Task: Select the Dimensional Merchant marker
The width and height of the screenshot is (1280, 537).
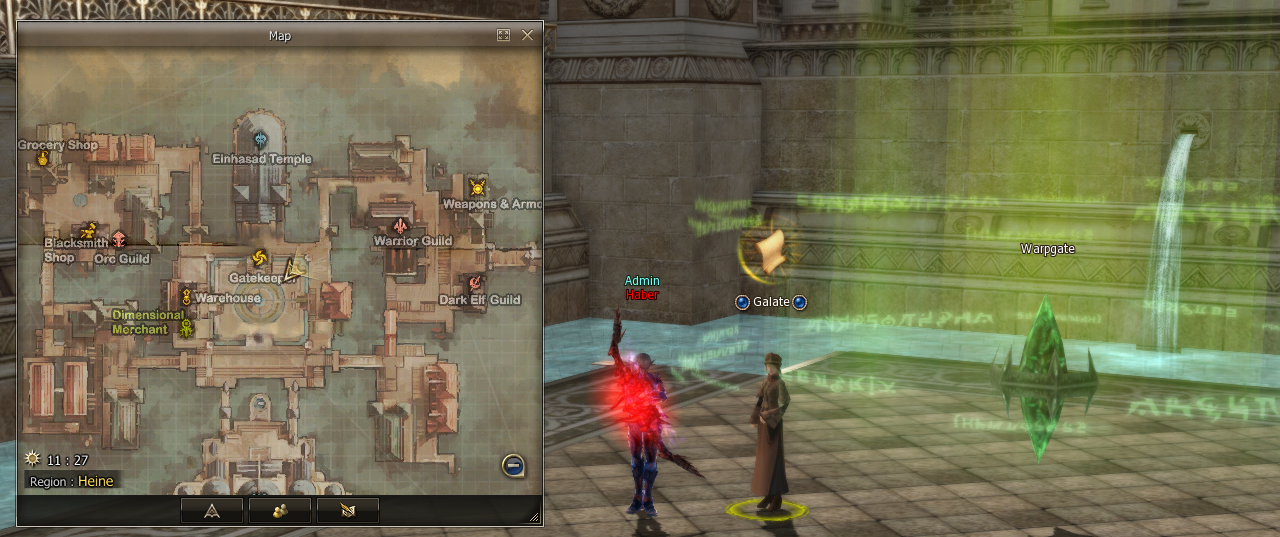Action: pyautogui.click(x=185, y=327)
